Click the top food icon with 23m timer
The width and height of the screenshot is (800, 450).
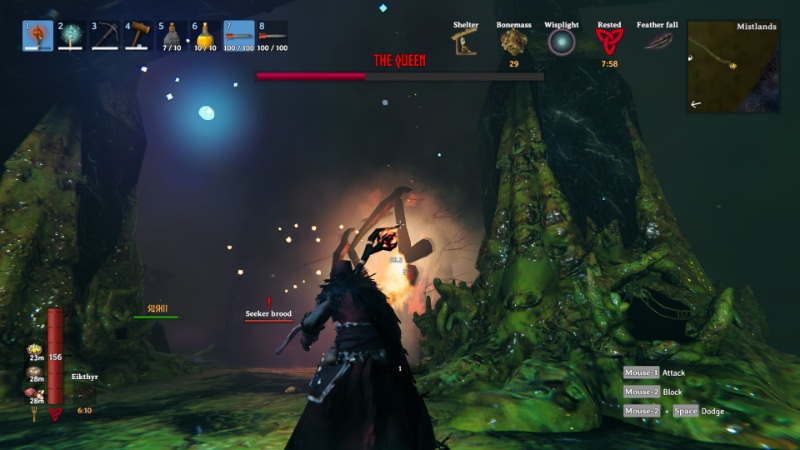click(x=34, y=350)
